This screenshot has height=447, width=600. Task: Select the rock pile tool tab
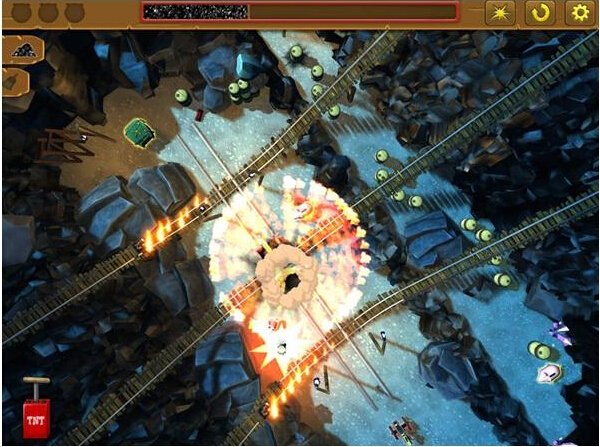(x=22, y=49)
